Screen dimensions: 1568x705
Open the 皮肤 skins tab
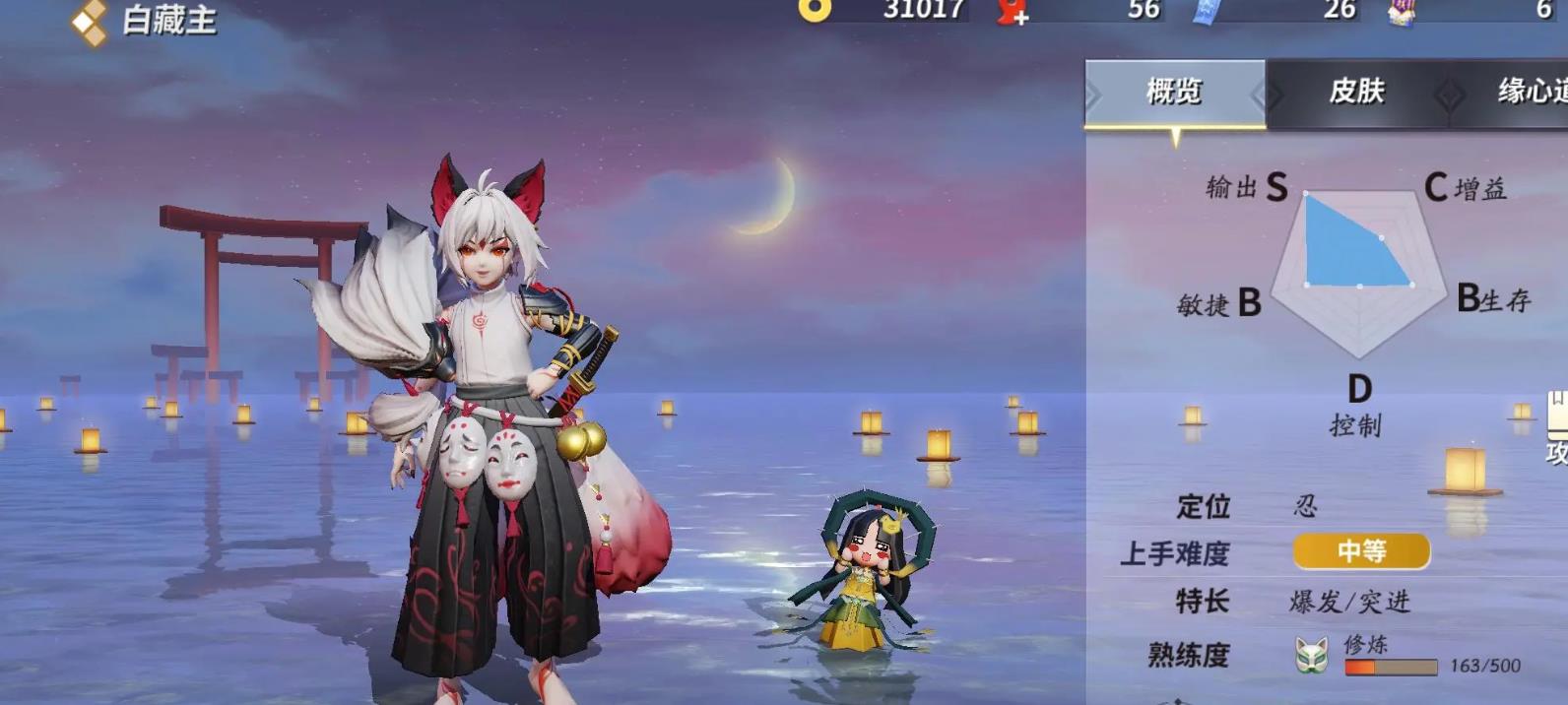coord(1356,93)
